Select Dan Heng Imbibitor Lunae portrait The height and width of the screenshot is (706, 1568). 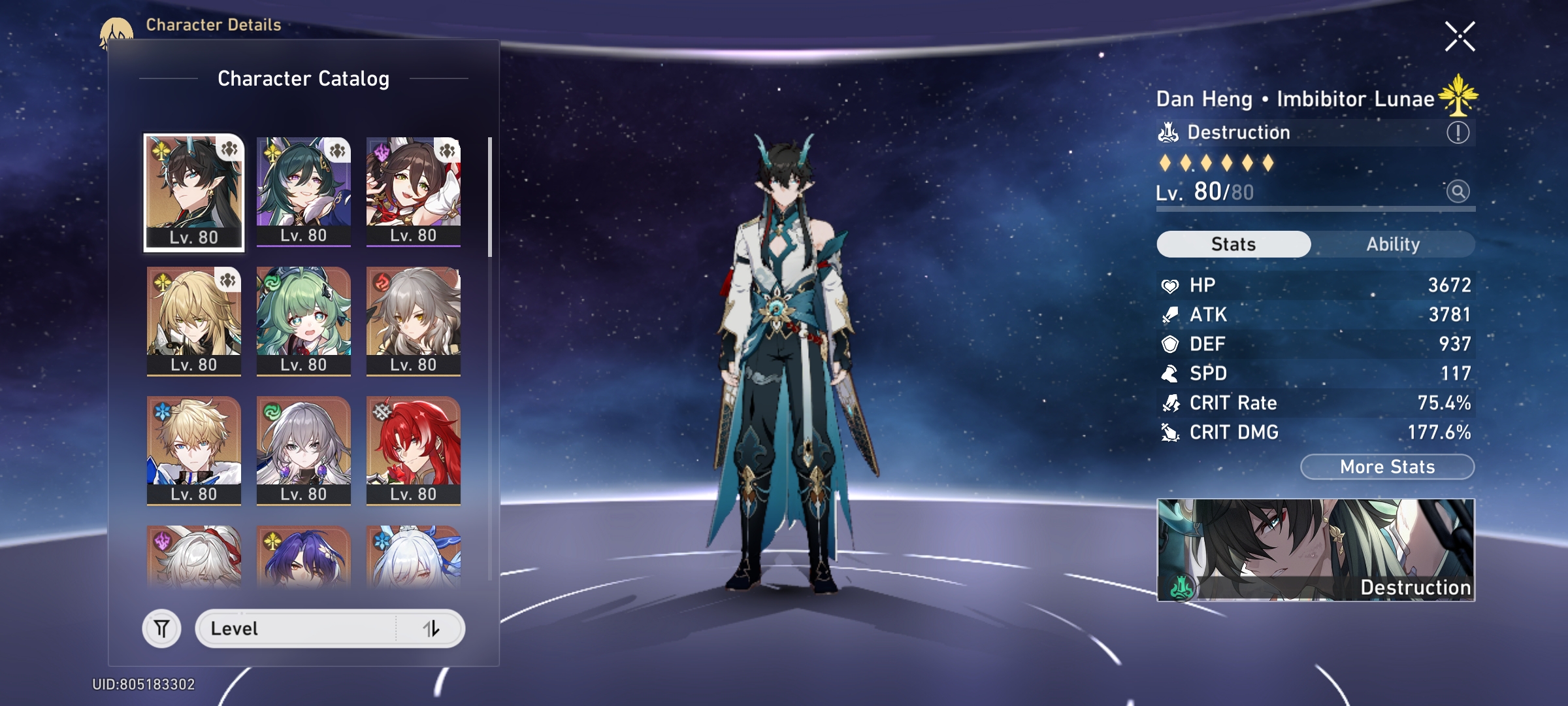194,192
